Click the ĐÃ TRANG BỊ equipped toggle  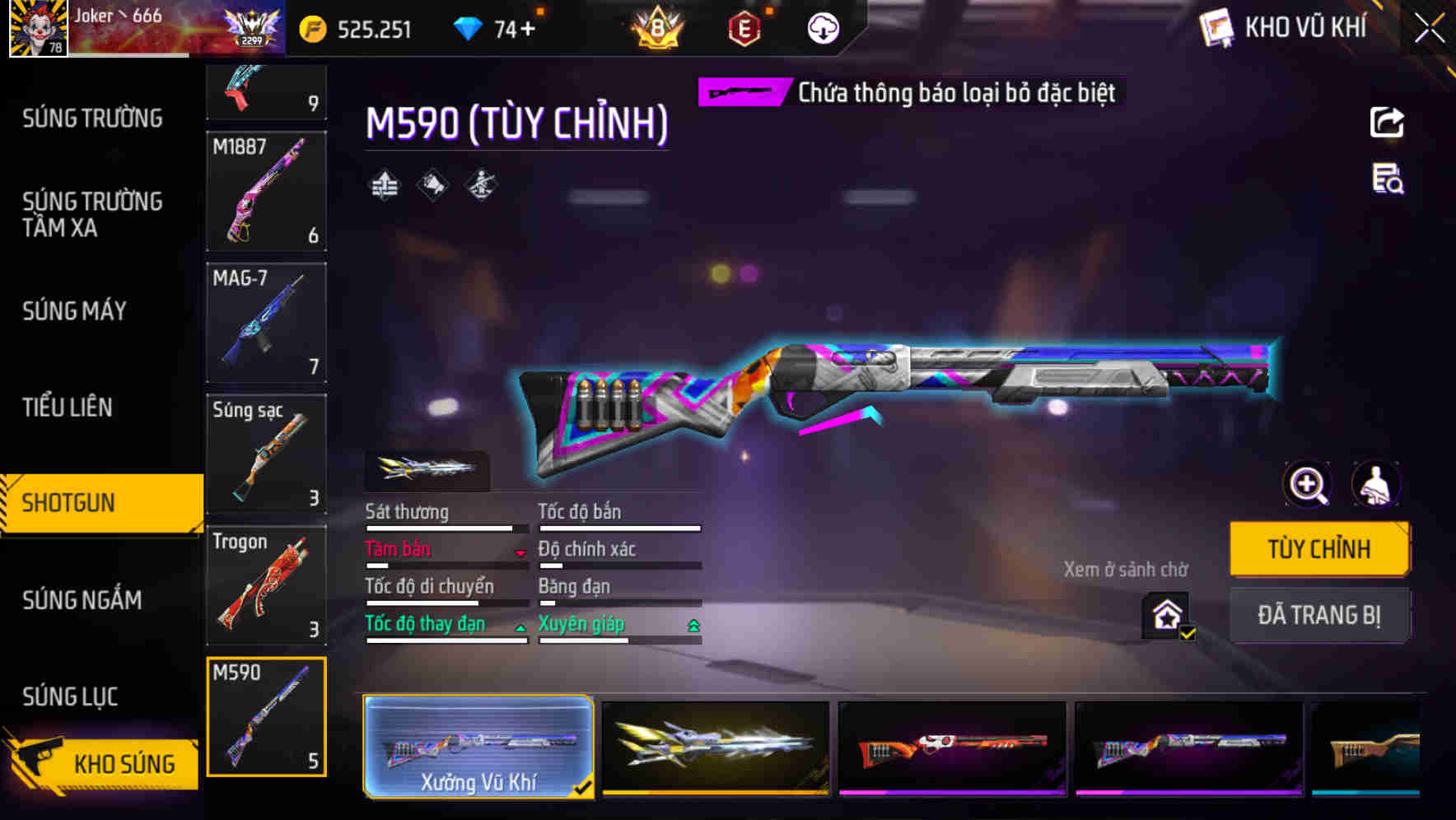(1319, 615)
